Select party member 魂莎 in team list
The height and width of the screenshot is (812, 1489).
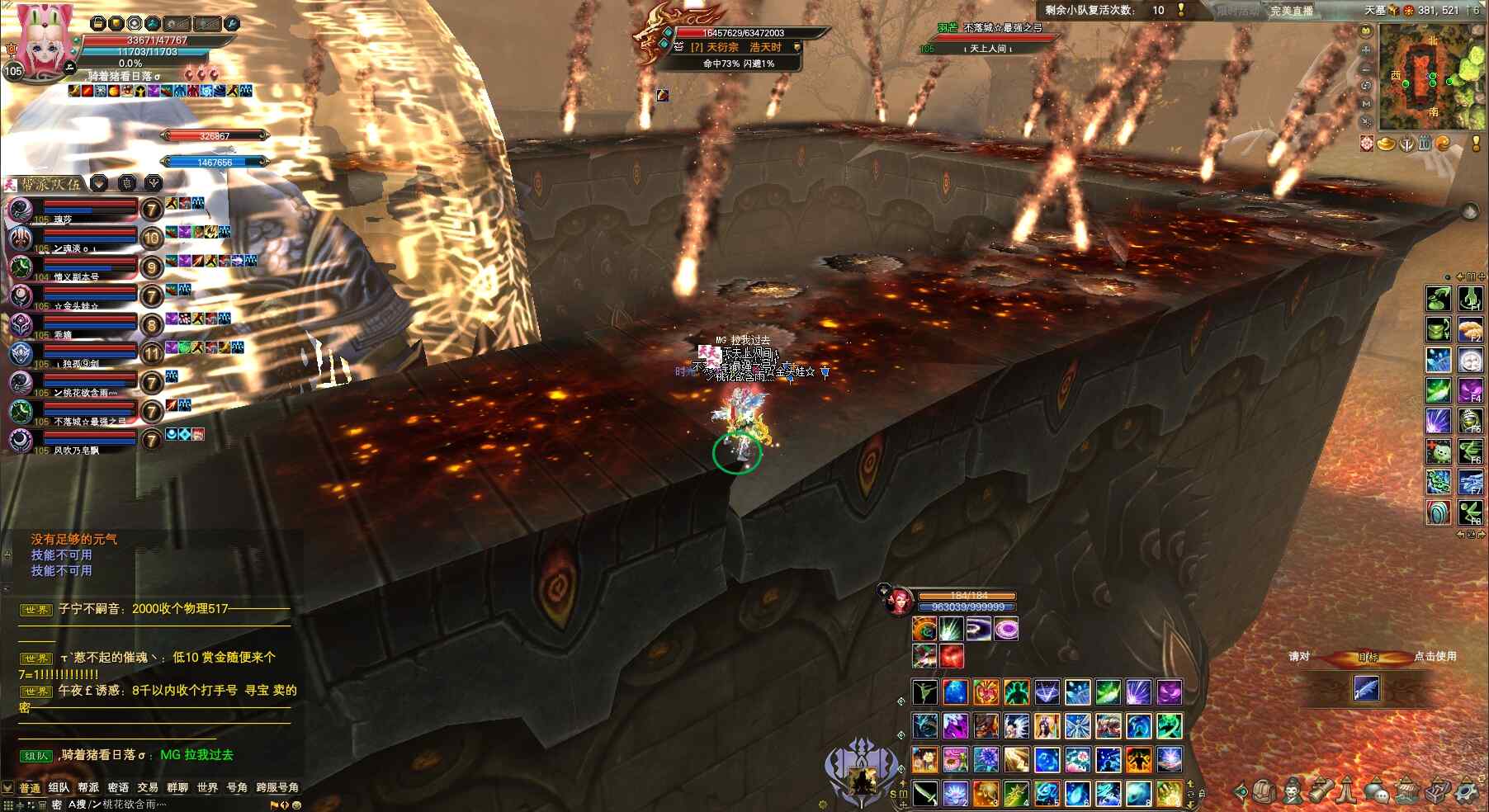click(x=74, y=210)
